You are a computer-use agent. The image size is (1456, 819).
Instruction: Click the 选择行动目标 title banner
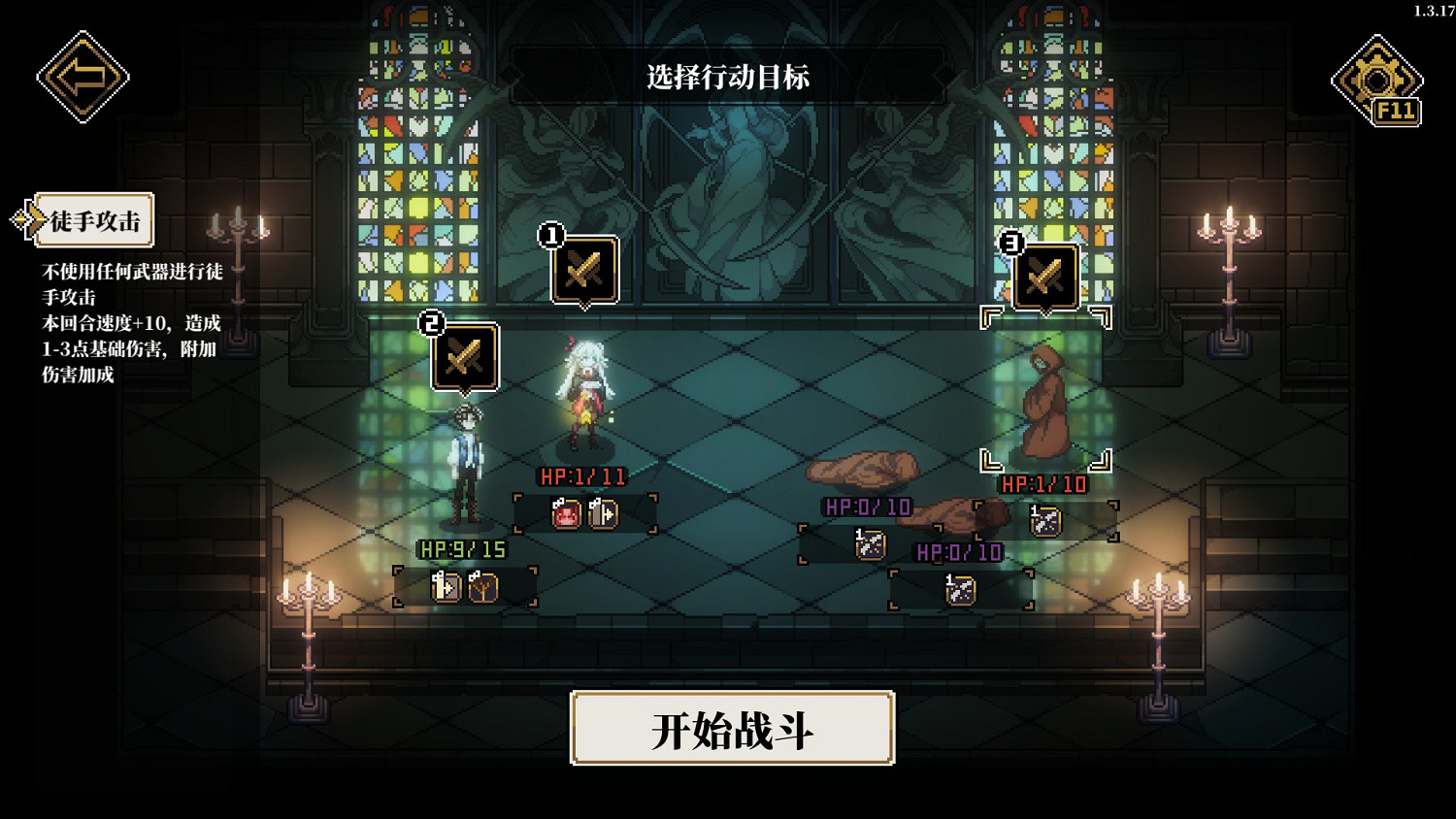(727, 78)
